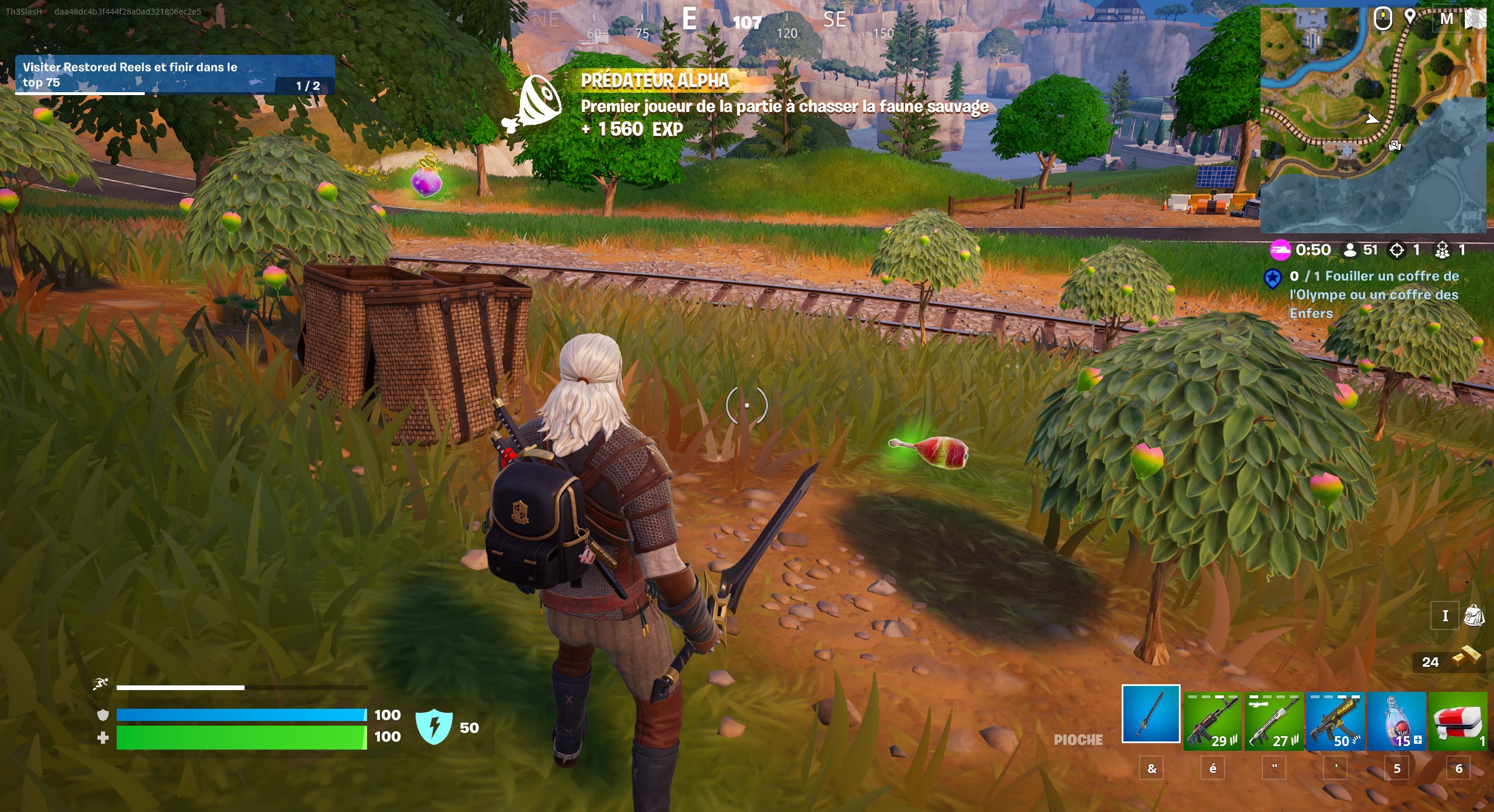Open the full map via the M button
The height and width of the screenshot is (812, 1494).
(1446, 19)
